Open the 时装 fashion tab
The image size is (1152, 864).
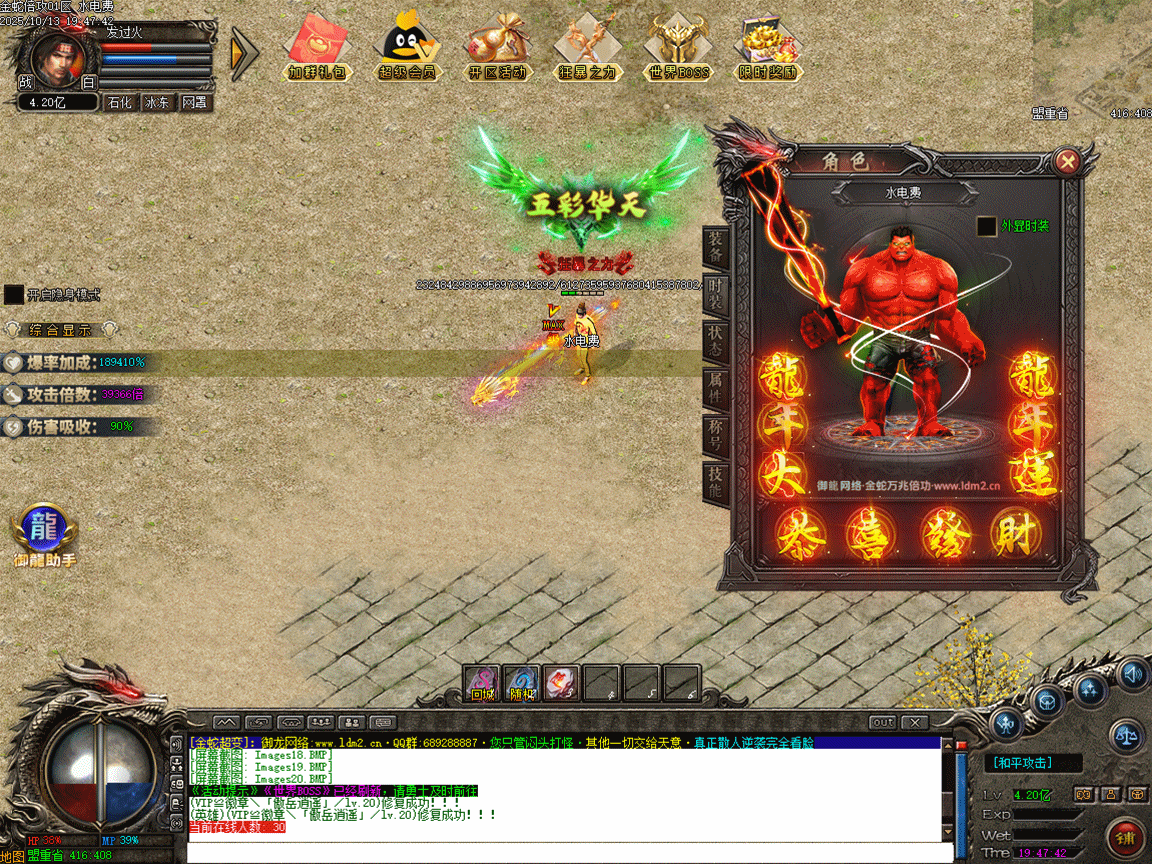coord(716,291)
